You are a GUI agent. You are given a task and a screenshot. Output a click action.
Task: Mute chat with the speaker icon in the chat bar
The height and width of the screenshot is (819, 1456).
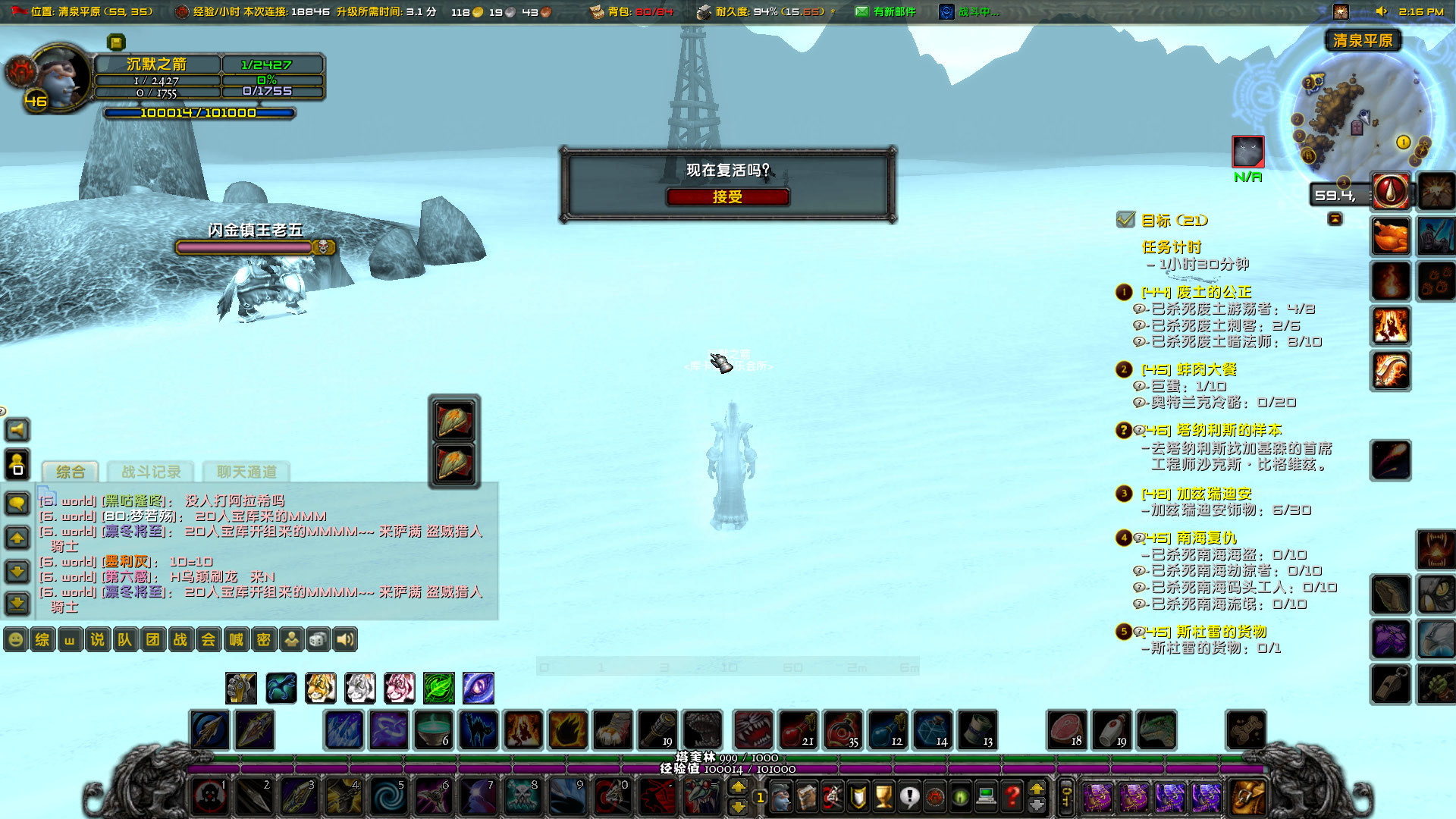pyautogui.click(x=347, y=639)
